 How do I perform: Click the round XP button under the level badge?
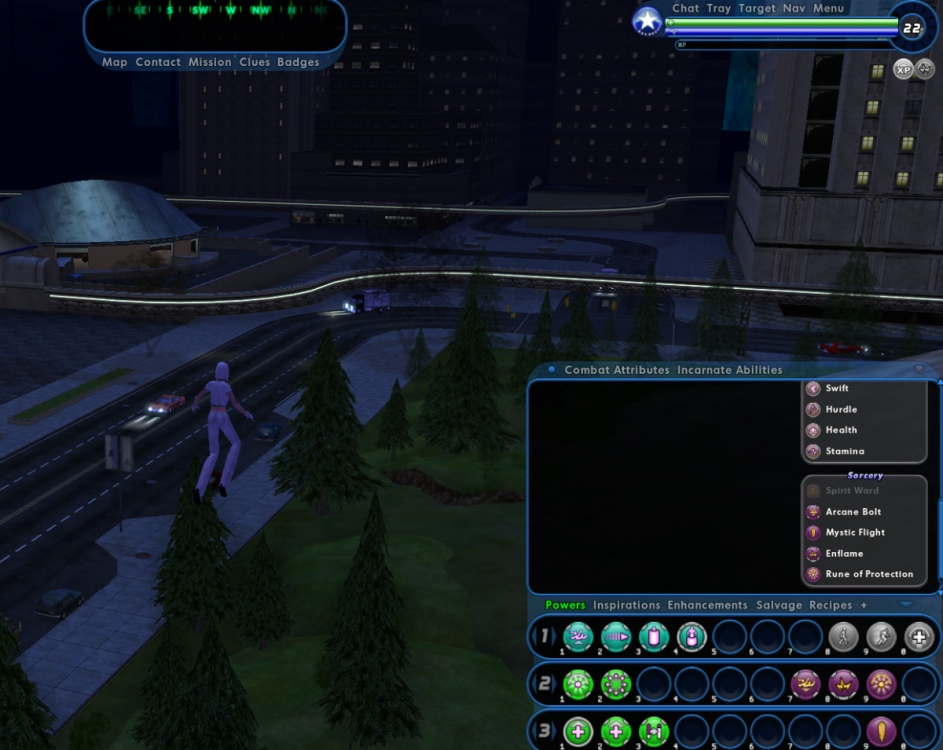coord(903,70)
